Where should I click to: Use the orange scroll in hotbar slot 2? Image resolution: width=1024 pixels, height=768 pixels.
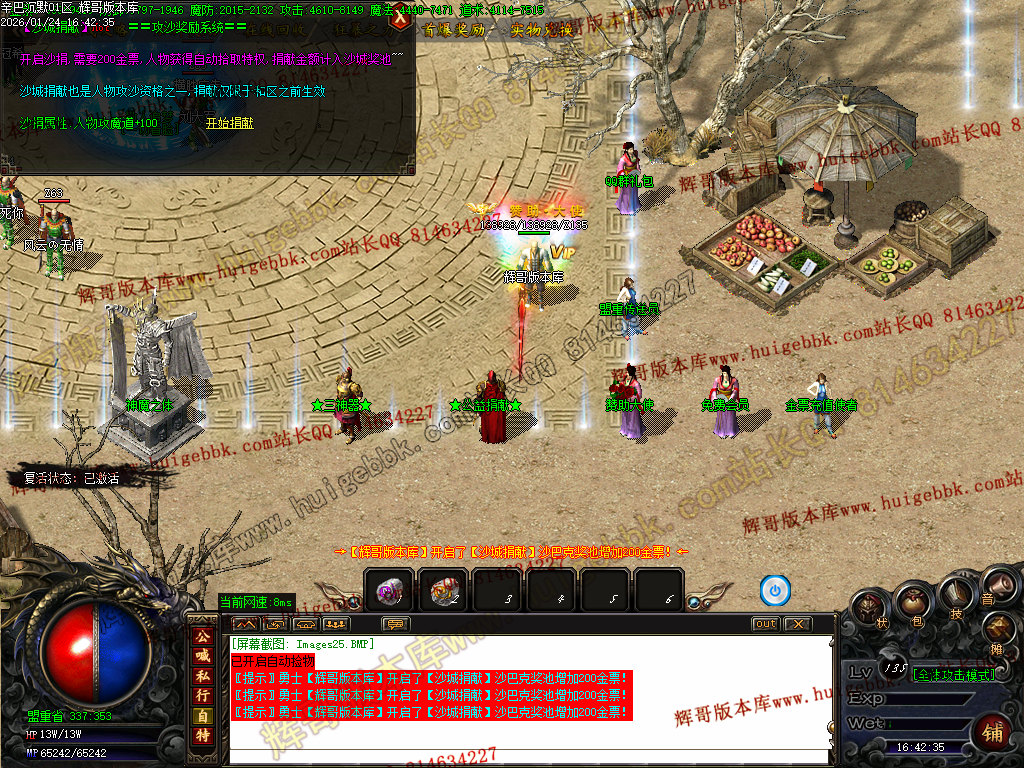coord(443,592)
